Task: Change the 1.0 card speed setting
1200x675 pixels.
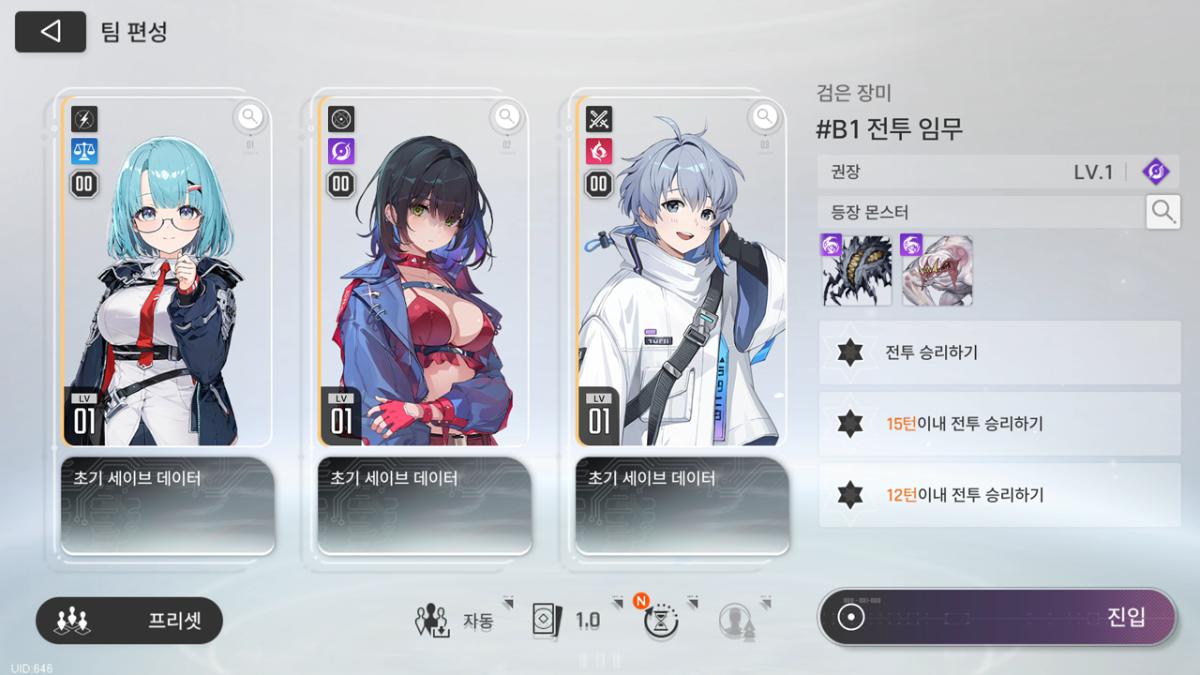Action: pyautogui.click(x=566, y=620)
